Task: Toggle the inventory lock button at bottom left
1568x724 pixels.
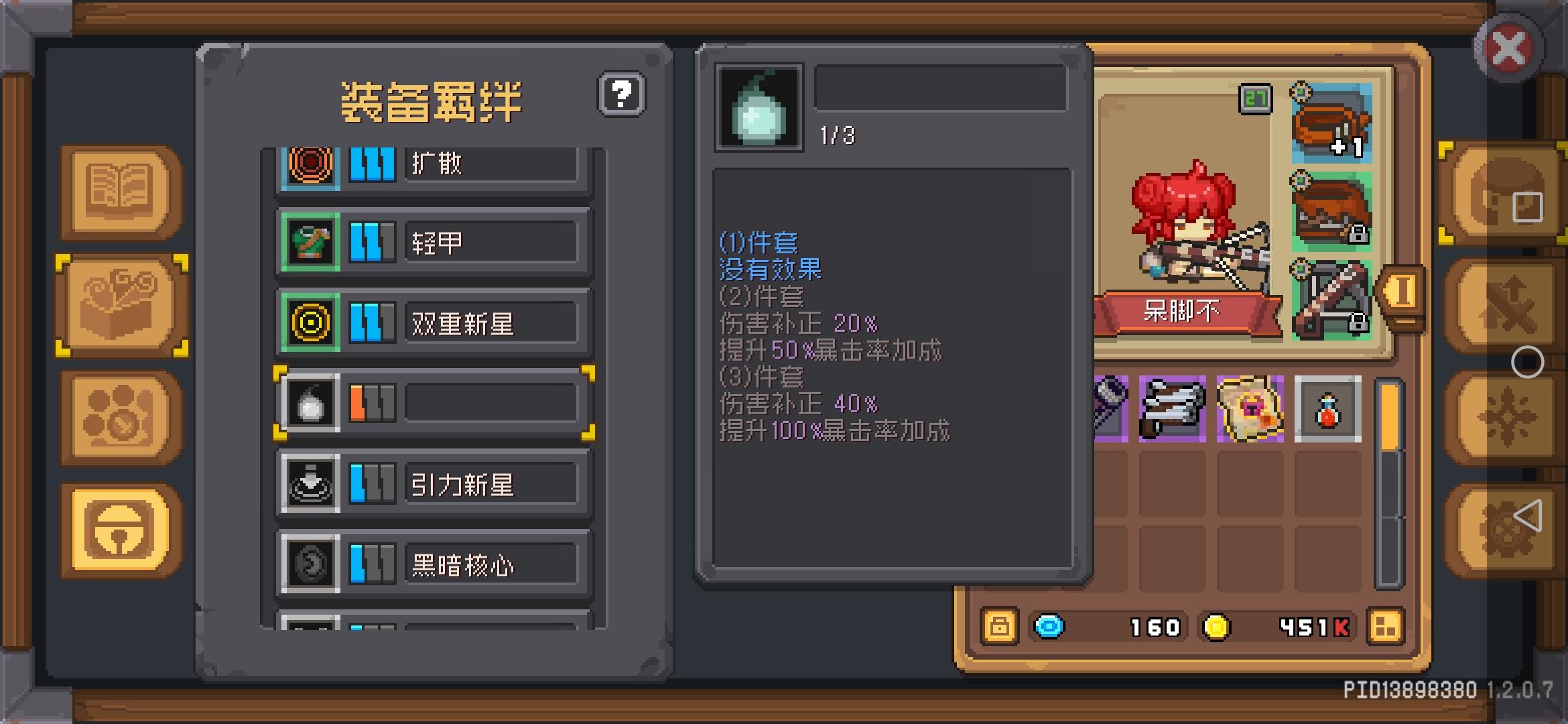Action: pos(1000,627)
